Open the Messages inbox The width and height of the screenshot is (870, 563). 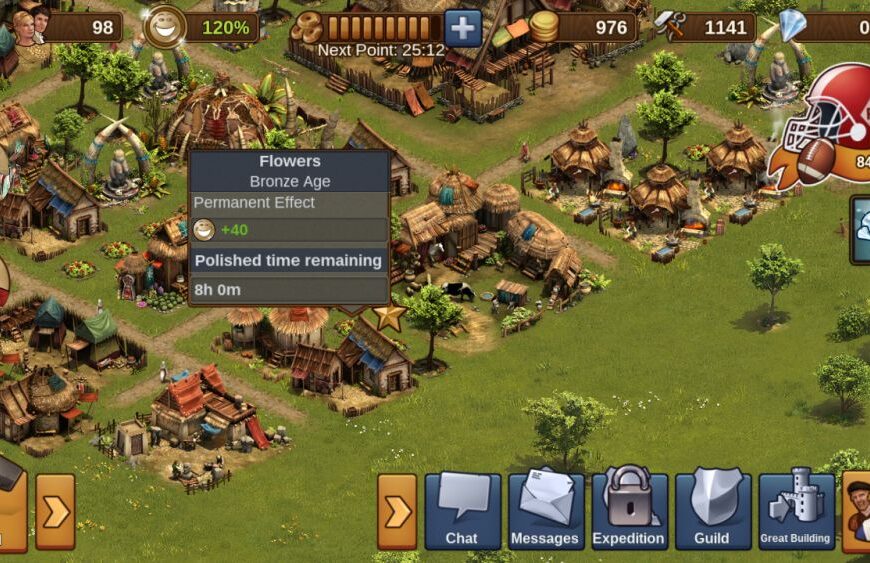(545, 511)
